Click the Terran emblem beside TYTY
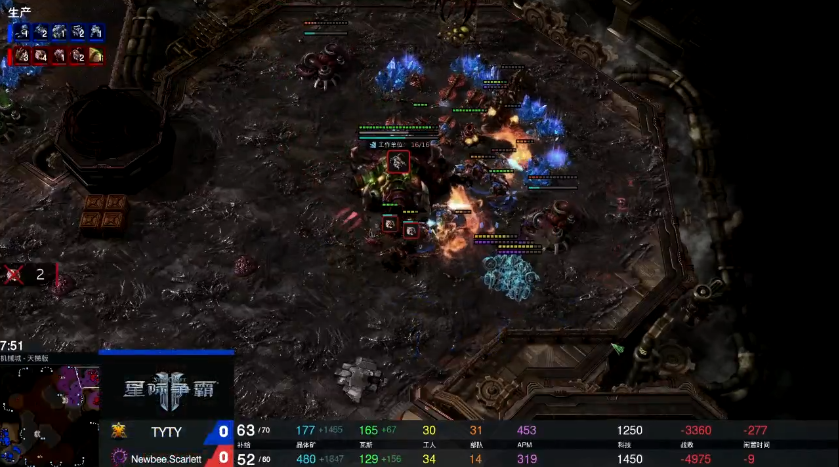This screenshot has width=839, height=467. (x=119, y=431)
